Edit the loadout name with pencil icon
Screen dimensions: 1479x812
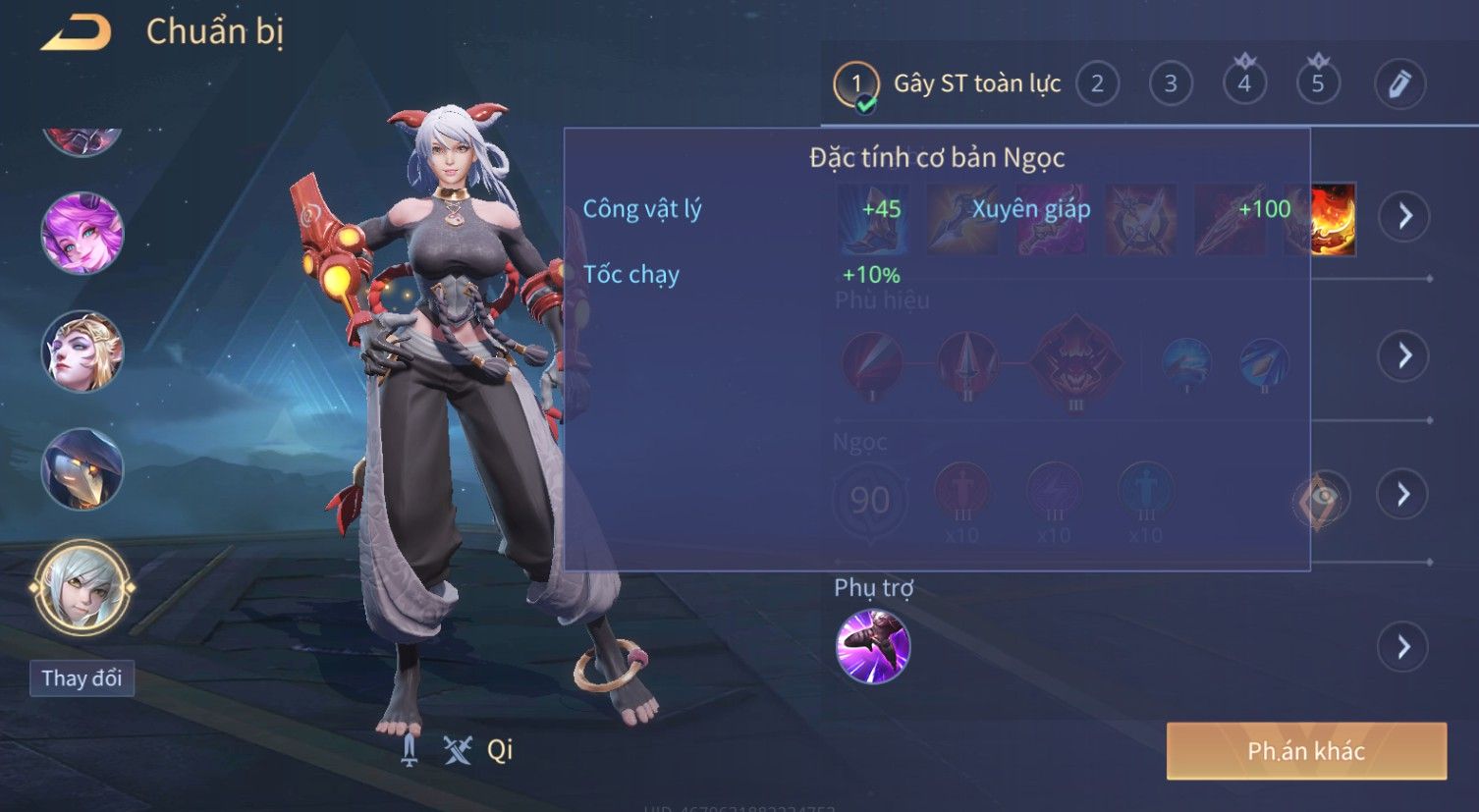[x=1399, y=84]
